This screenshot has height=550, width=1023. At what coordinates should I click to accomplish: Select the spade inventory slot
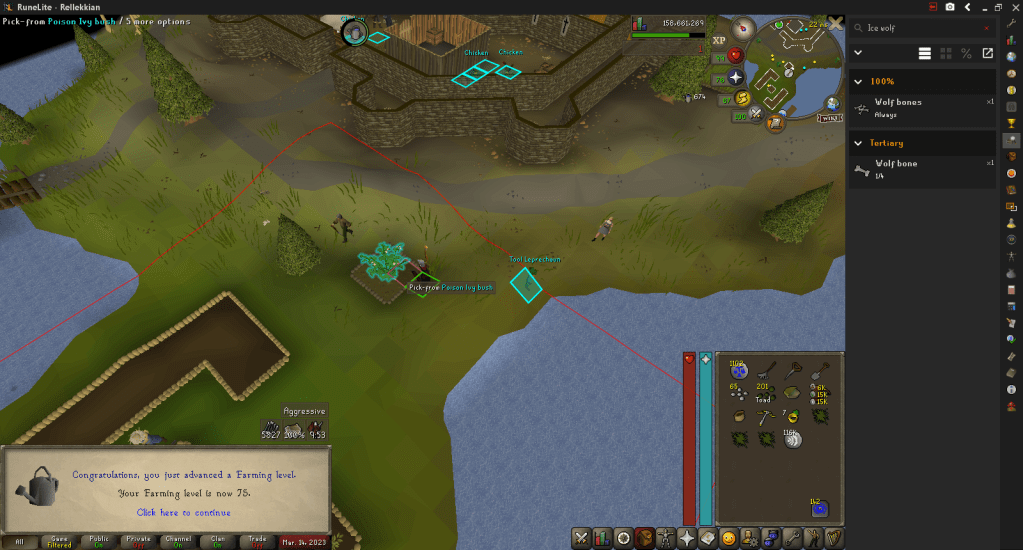coord(818,371)
